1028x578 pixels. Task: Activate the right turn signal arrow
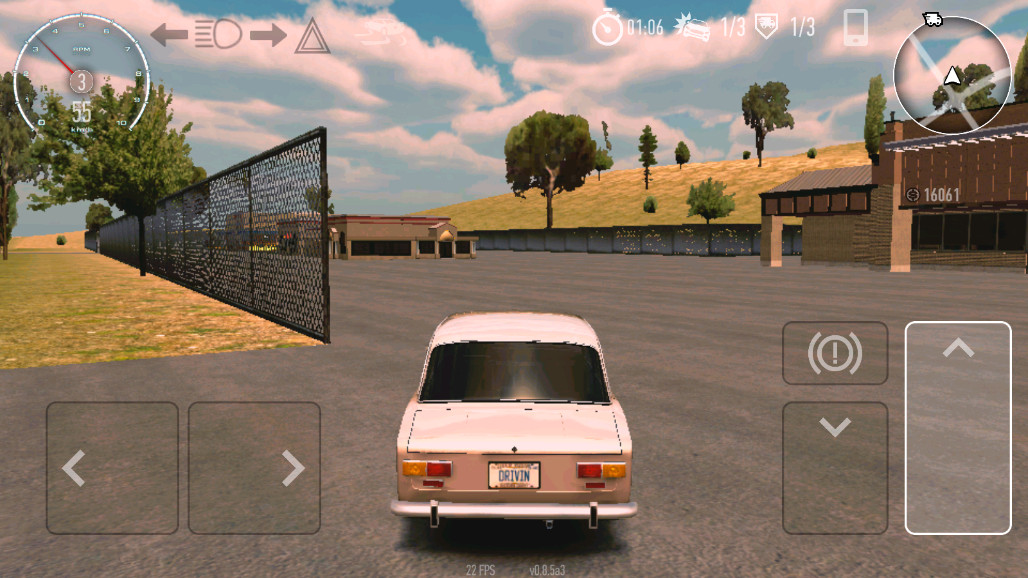[268, 35]
